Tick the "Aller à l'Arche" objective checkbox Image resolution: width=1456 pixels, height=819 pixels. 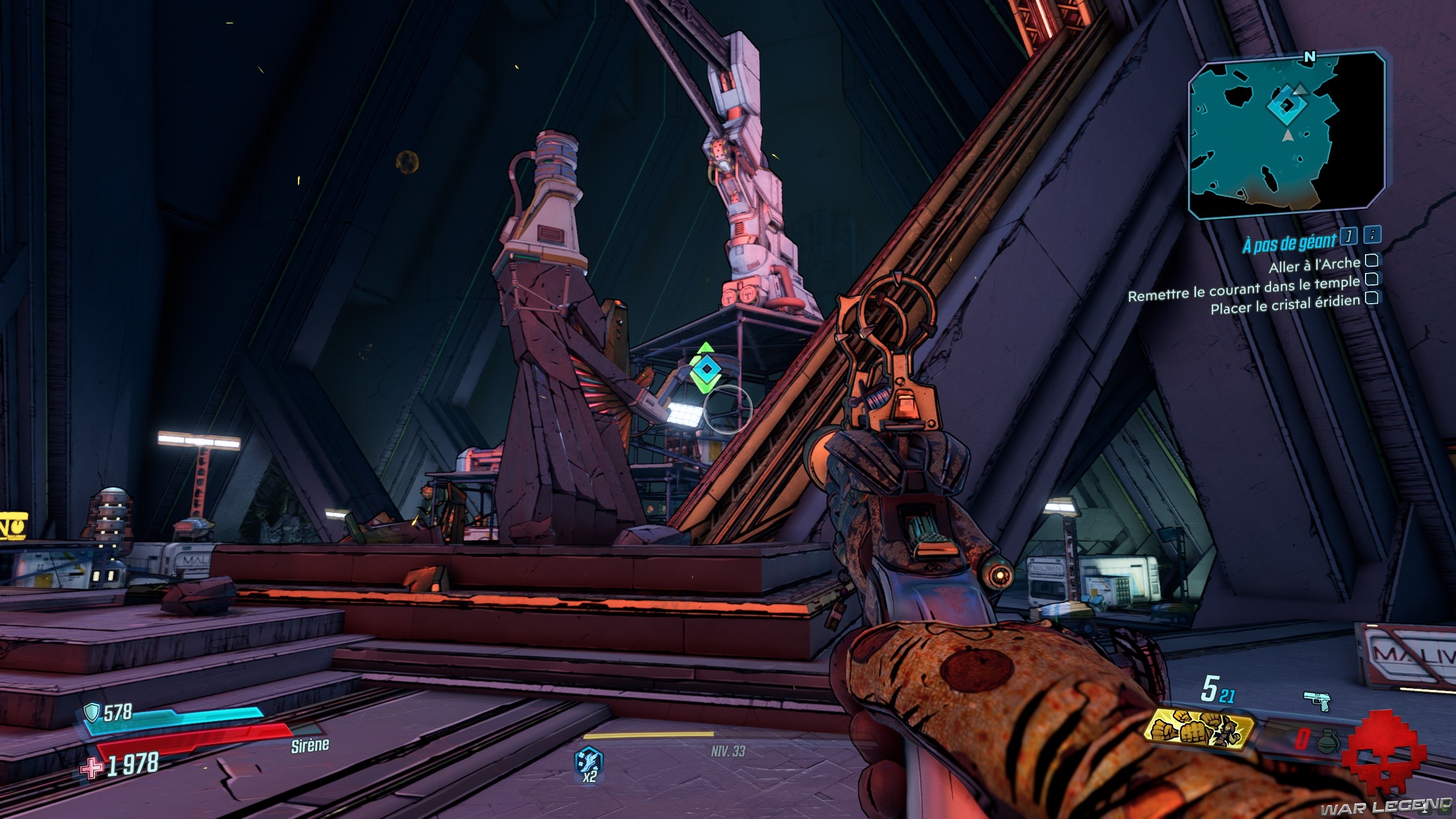pyautogui.click(x=1371, y=260)
